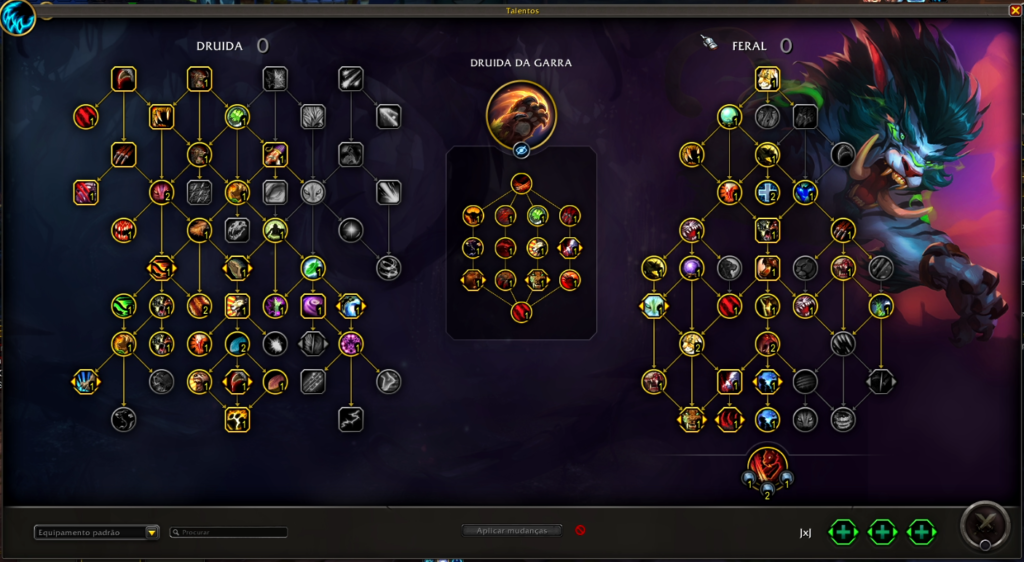1024x562 pixels.
Task: Select the greyed lightning talent at Druida tree bottom
Action: [x=350, y=419]
